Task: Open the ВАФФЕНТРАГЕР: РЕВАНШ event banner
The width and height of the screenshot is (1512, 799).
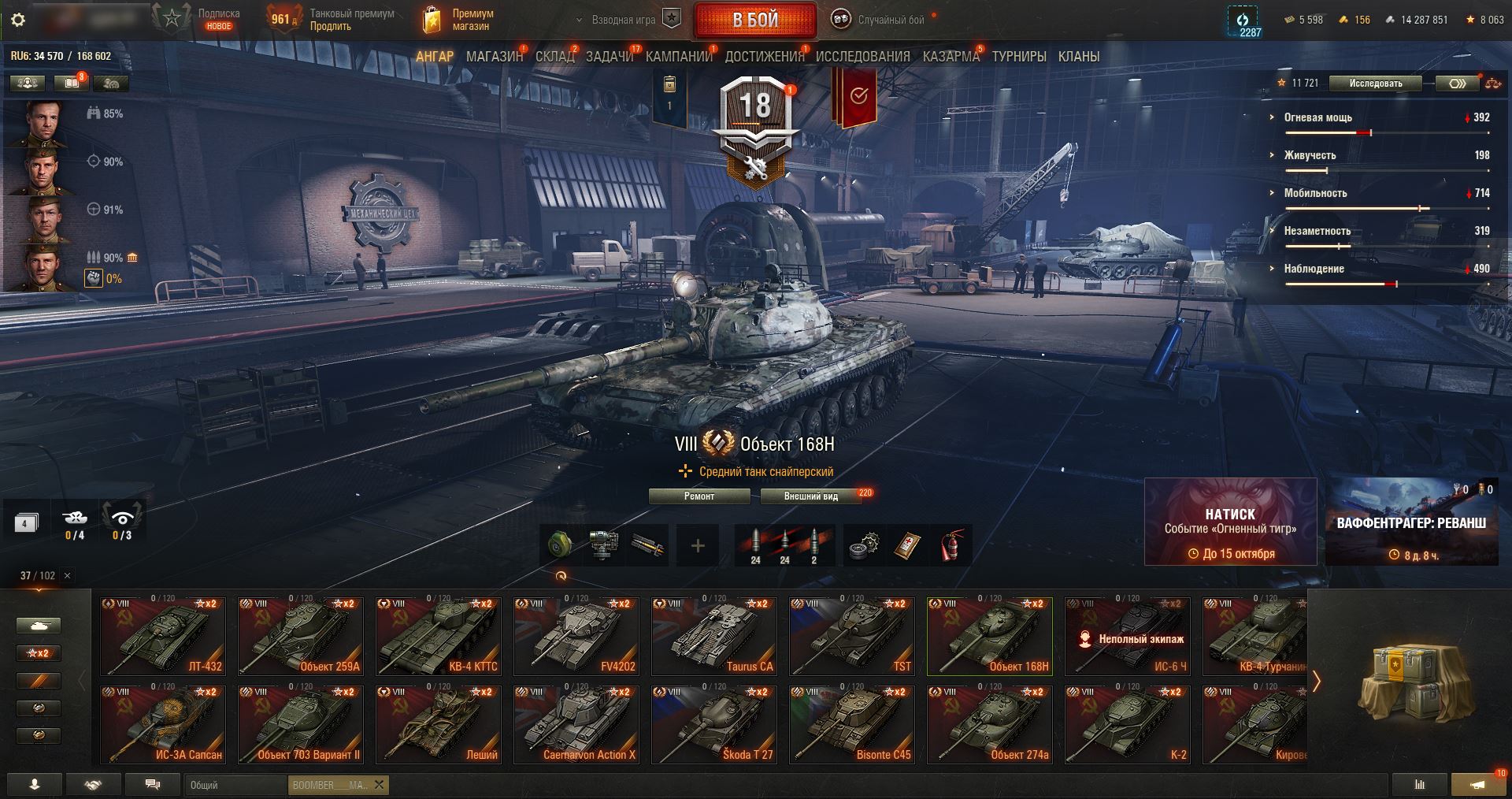Action: (1411, 522)
